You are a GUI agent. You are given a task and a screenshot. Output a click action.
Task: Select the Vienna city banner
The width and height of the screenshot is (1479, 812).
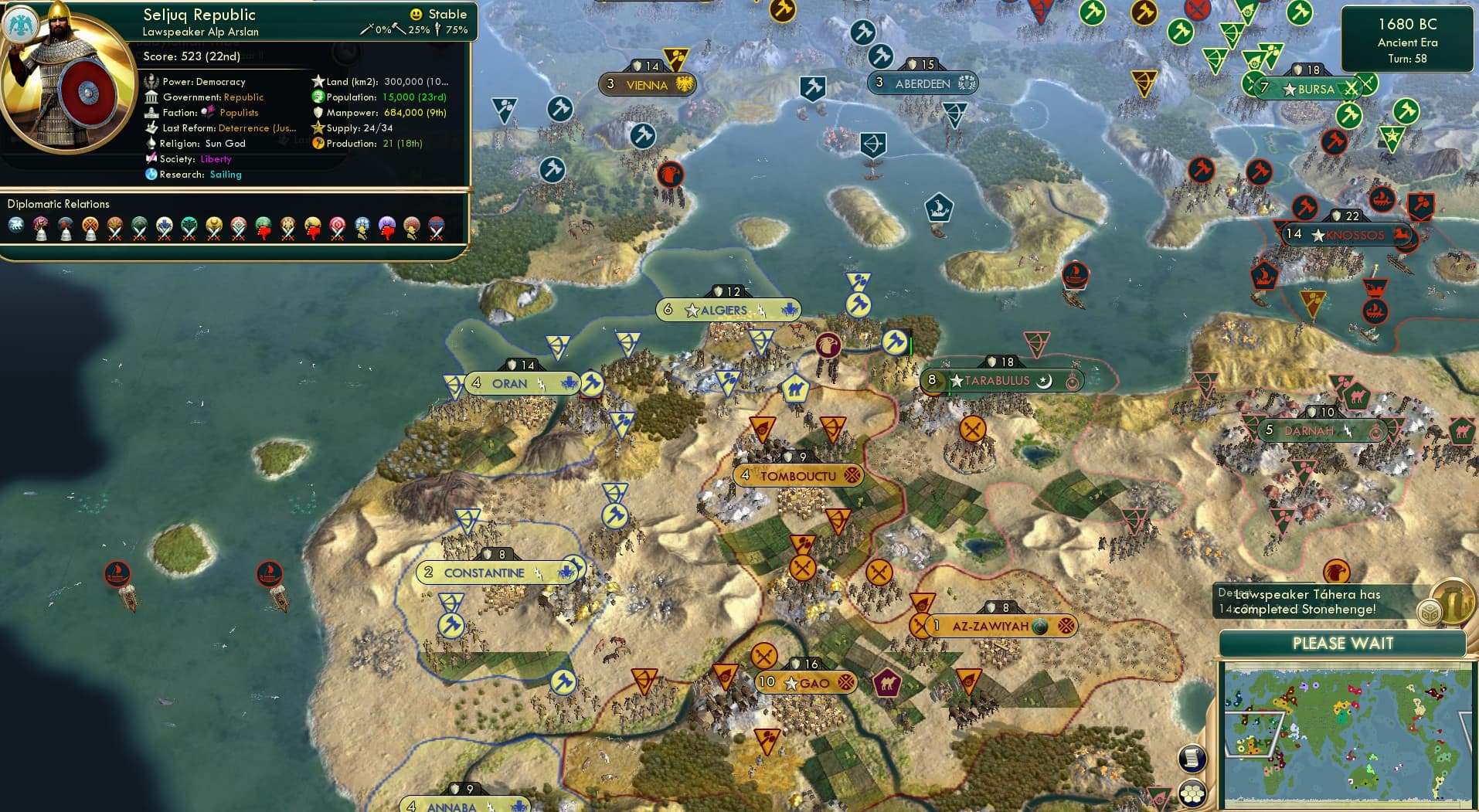click(x=648, y=84)
